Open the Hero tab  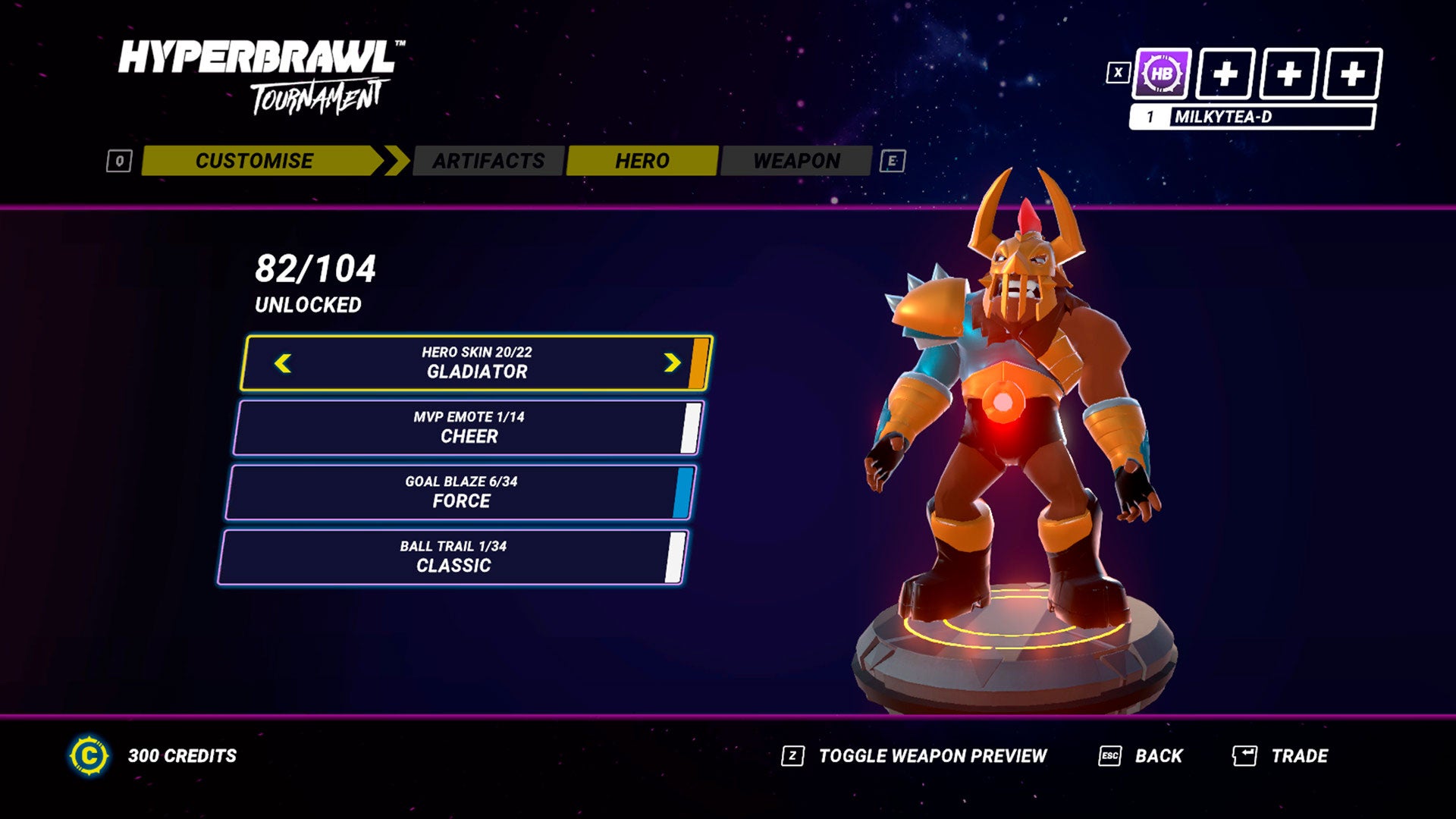[642, 161]
